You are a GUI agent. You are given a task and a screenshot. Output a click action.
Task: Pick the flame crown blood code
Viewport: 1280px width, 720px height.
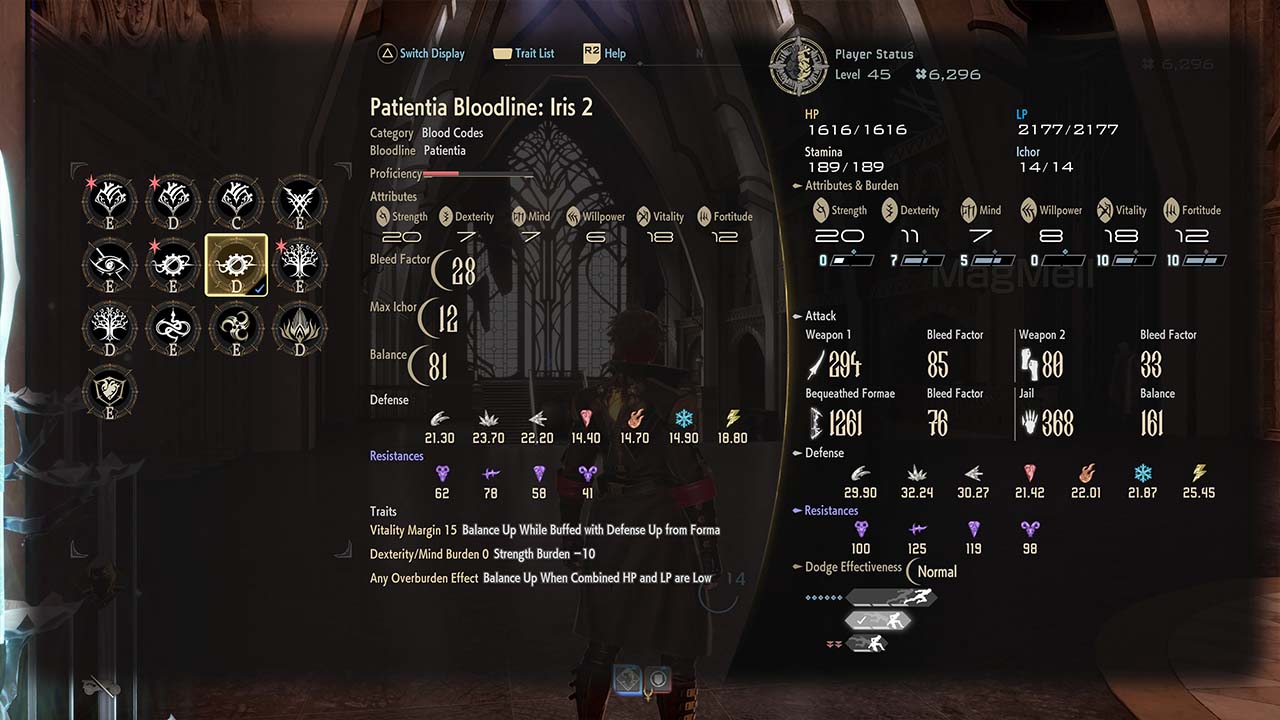click(299, 328)
